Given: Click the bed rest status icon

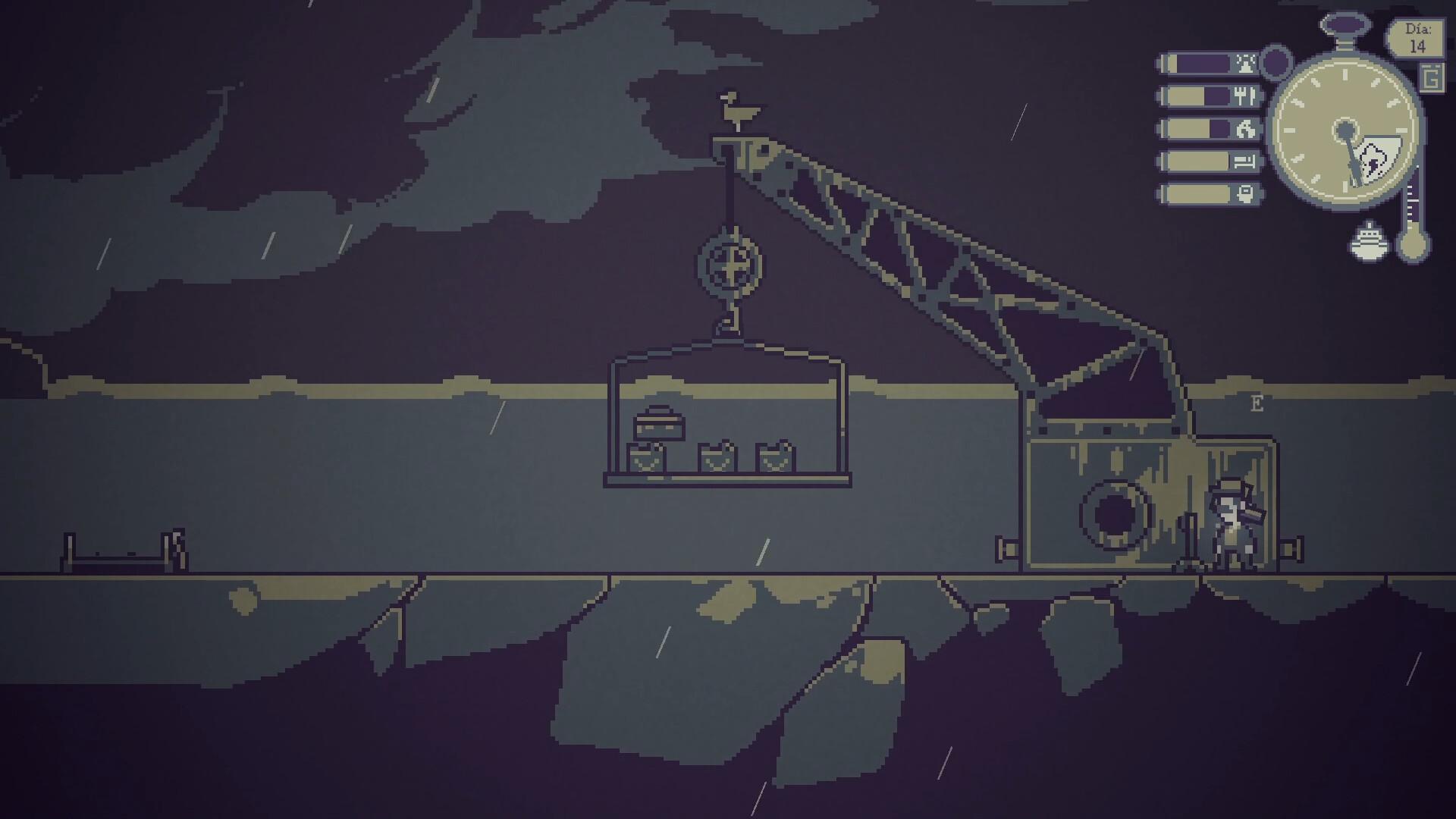Looking at the screenshot, I should 1244,160.
